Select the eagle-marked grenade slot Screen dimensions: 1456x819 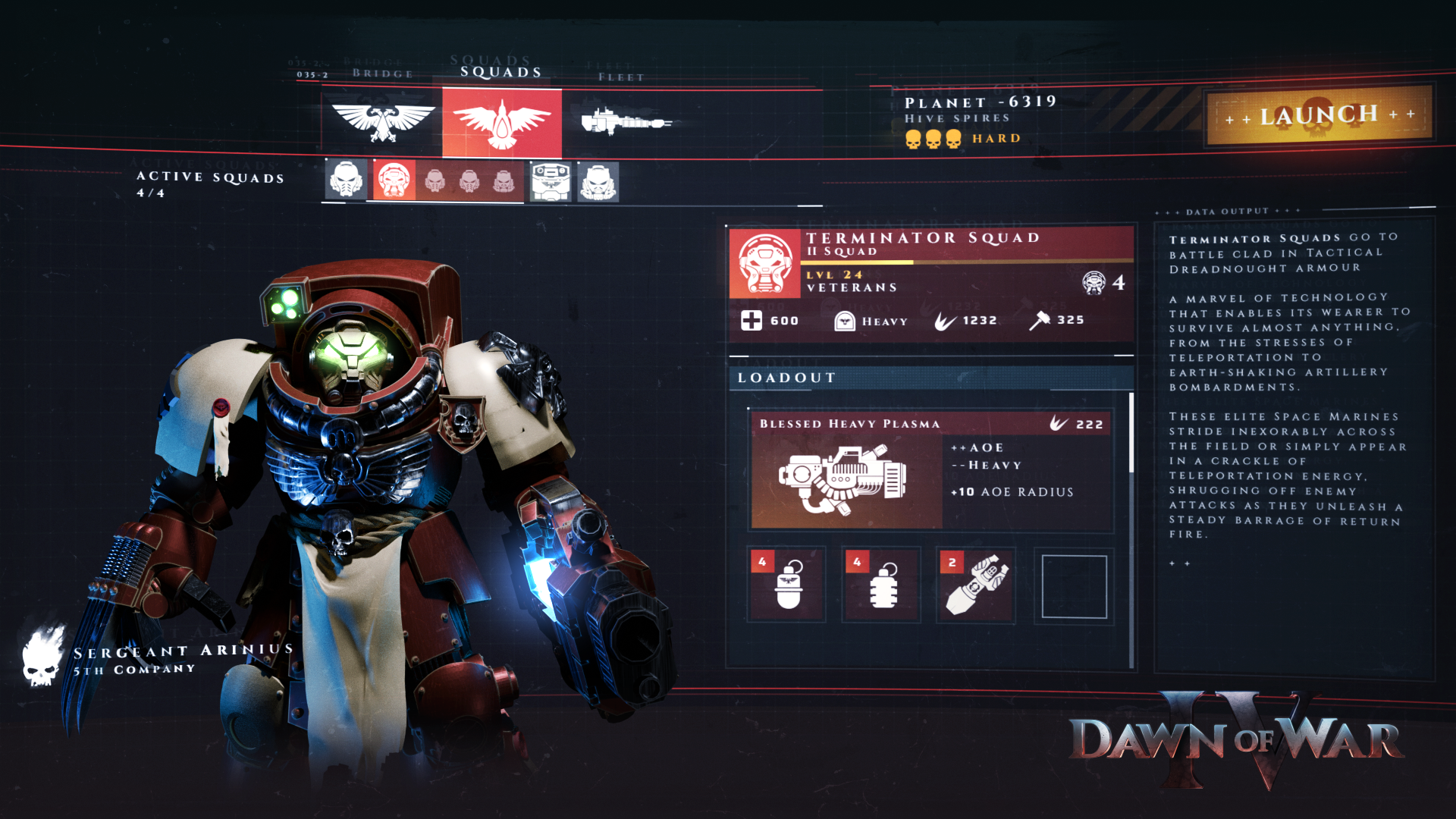click(x=787, y=585)
